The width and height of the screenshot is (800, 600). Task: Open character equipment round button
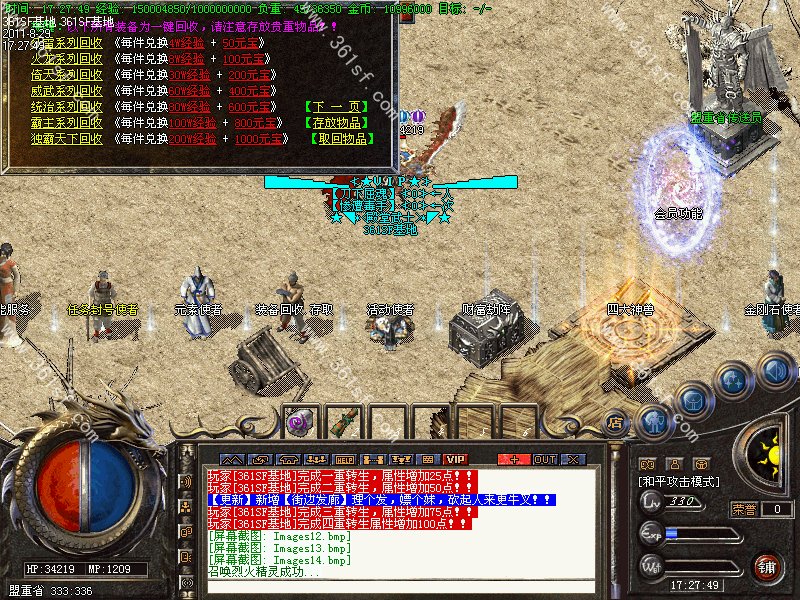click(654, 421)
